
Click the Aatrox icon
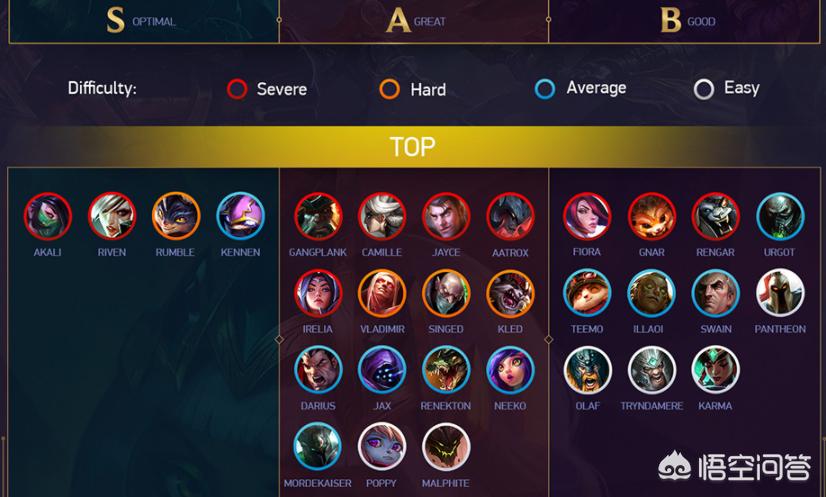pos(510,217)
